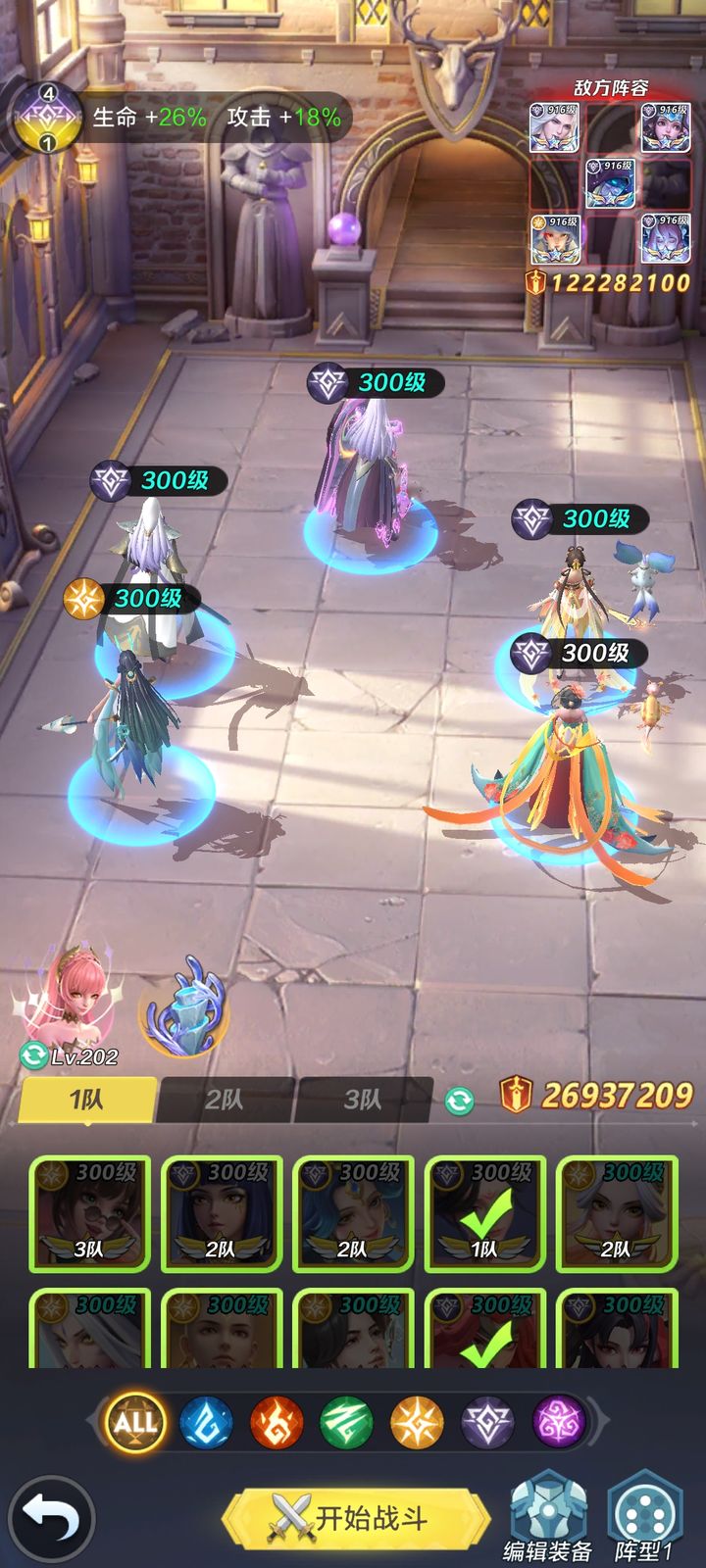Switch to the 3队 team tab
Viewport: 706px width, 1568px height.
click(x=363, y=1100)
